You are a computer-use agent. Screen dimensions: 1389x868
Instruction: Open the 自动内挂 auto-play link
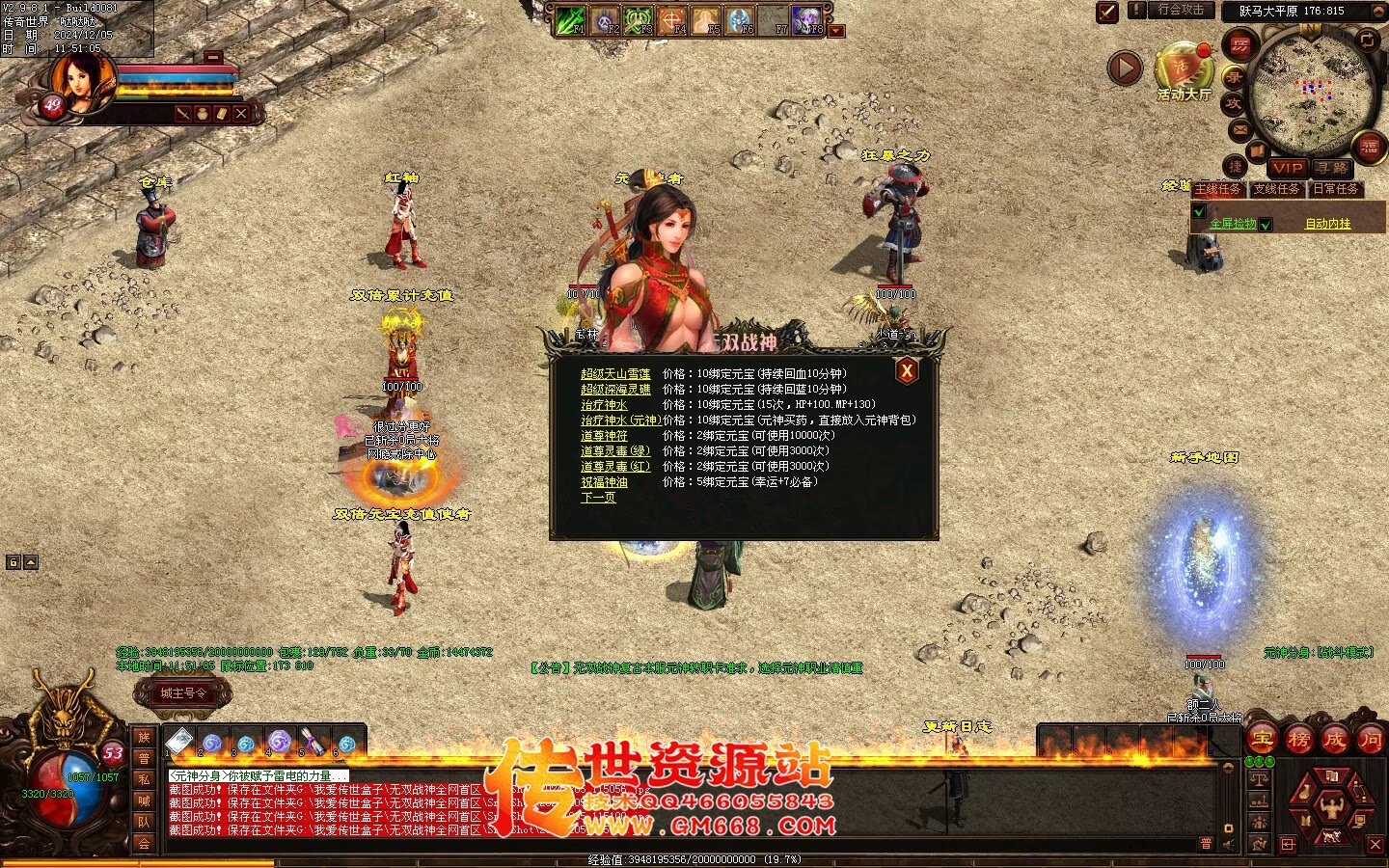1327,224
